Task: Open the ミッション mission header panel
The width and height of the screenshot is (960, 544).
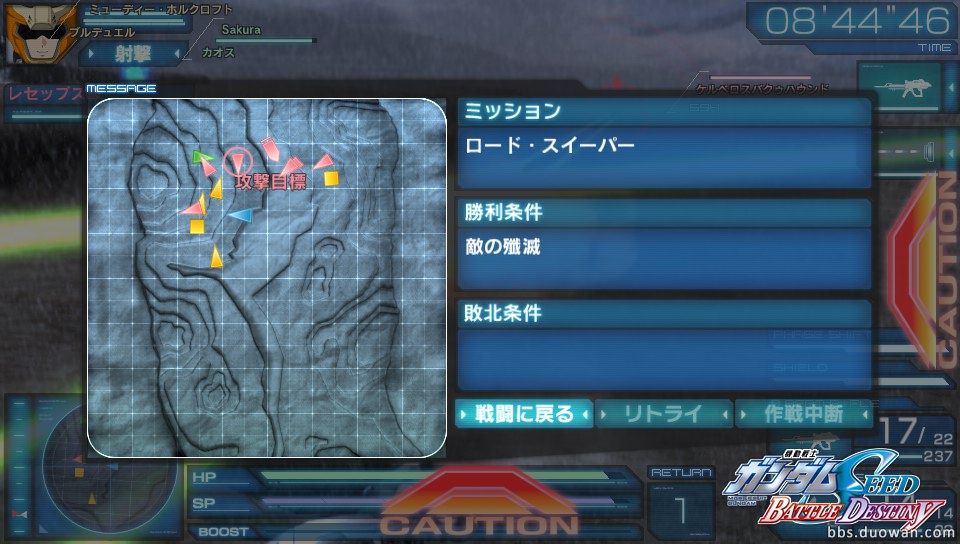Action: [663, 111]
